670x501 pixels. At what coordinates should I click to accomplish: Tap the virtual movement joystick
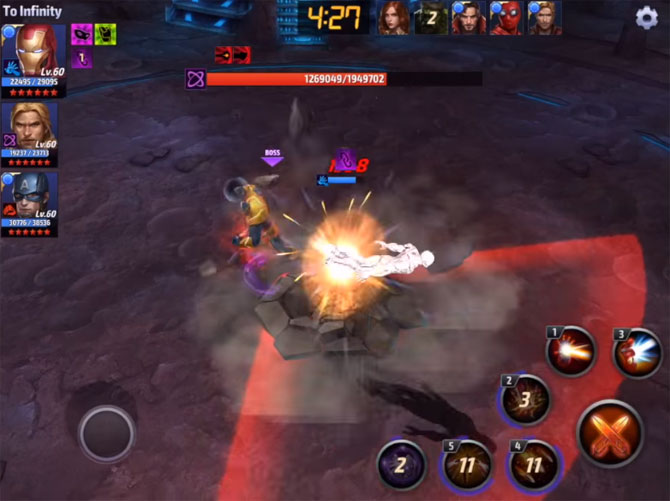tap(107, 433)
